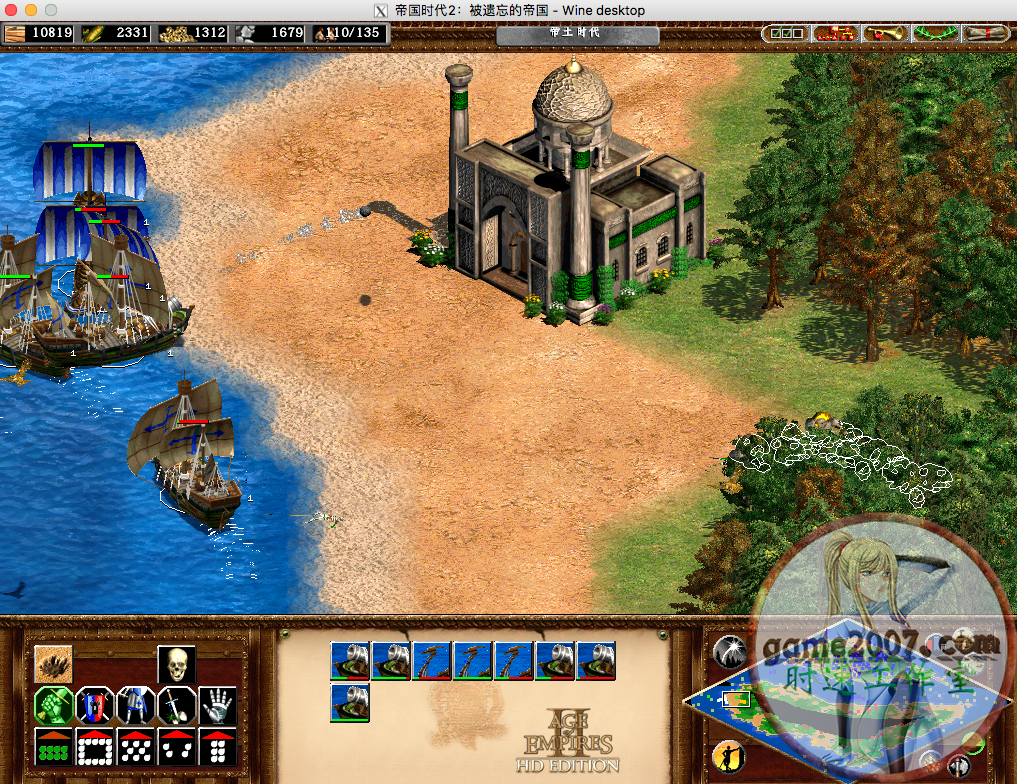Image resolution: width=1017 pixels, height=784 pixels.
Task: Click the idle villager button near minimap
Action: click(729, 756)
